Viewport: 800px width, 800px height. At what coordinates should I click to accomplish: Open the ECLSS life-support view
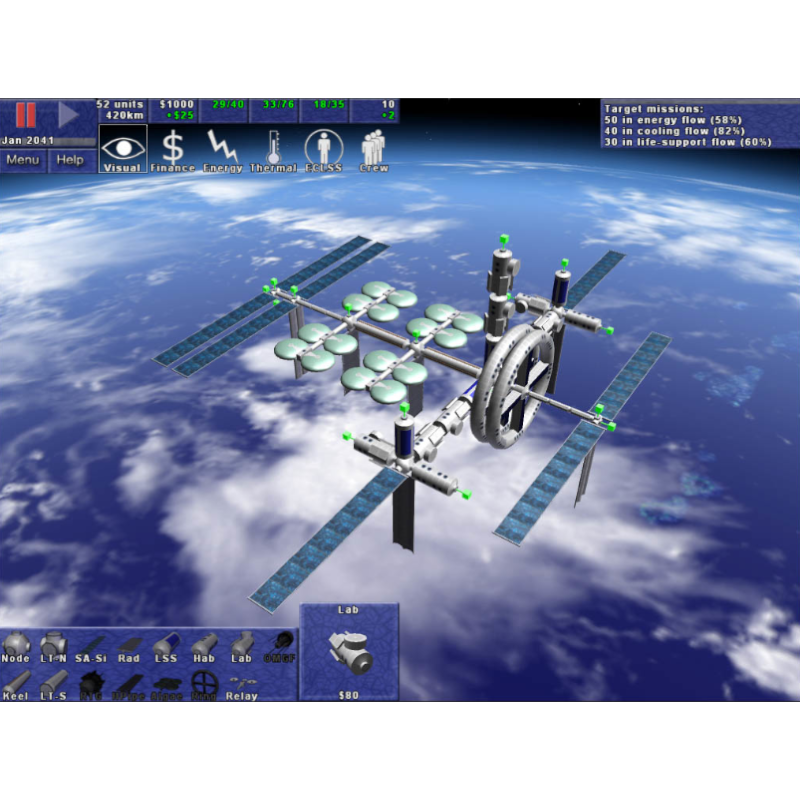pyautogui.click(x=323, y=150)
